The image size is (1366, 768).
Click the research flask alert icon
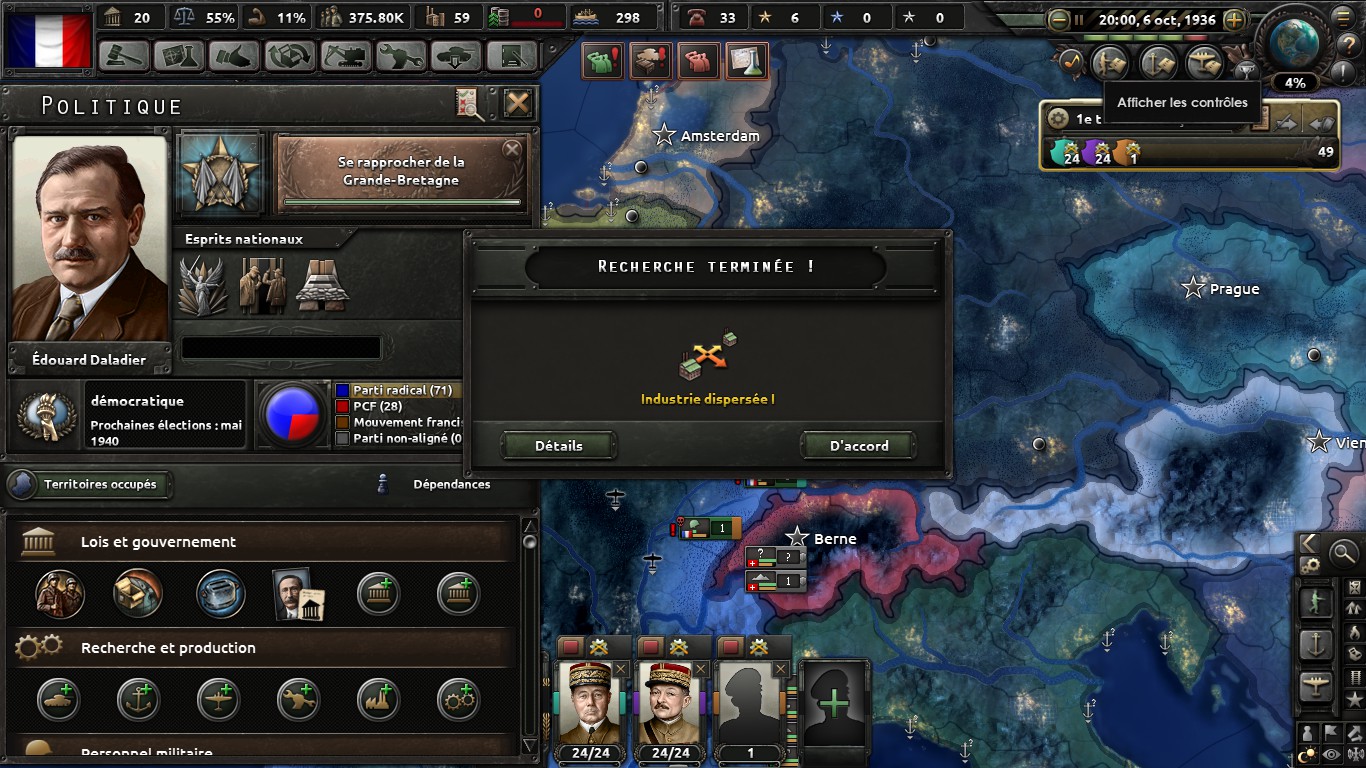point(746,62)
